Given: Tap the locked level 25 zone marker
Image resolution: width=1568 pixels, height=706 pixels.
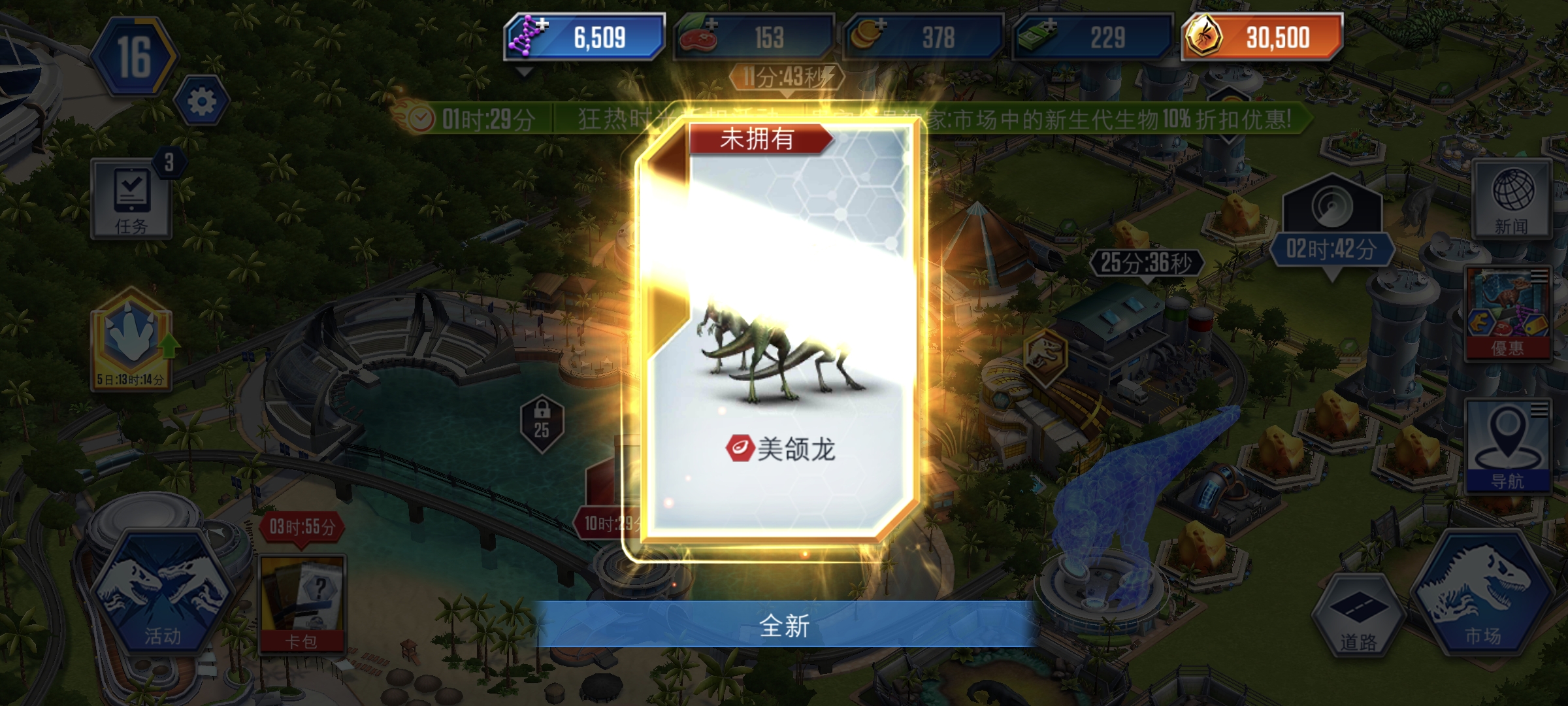Looking at the screenshot, I should (x=542, y=424).
